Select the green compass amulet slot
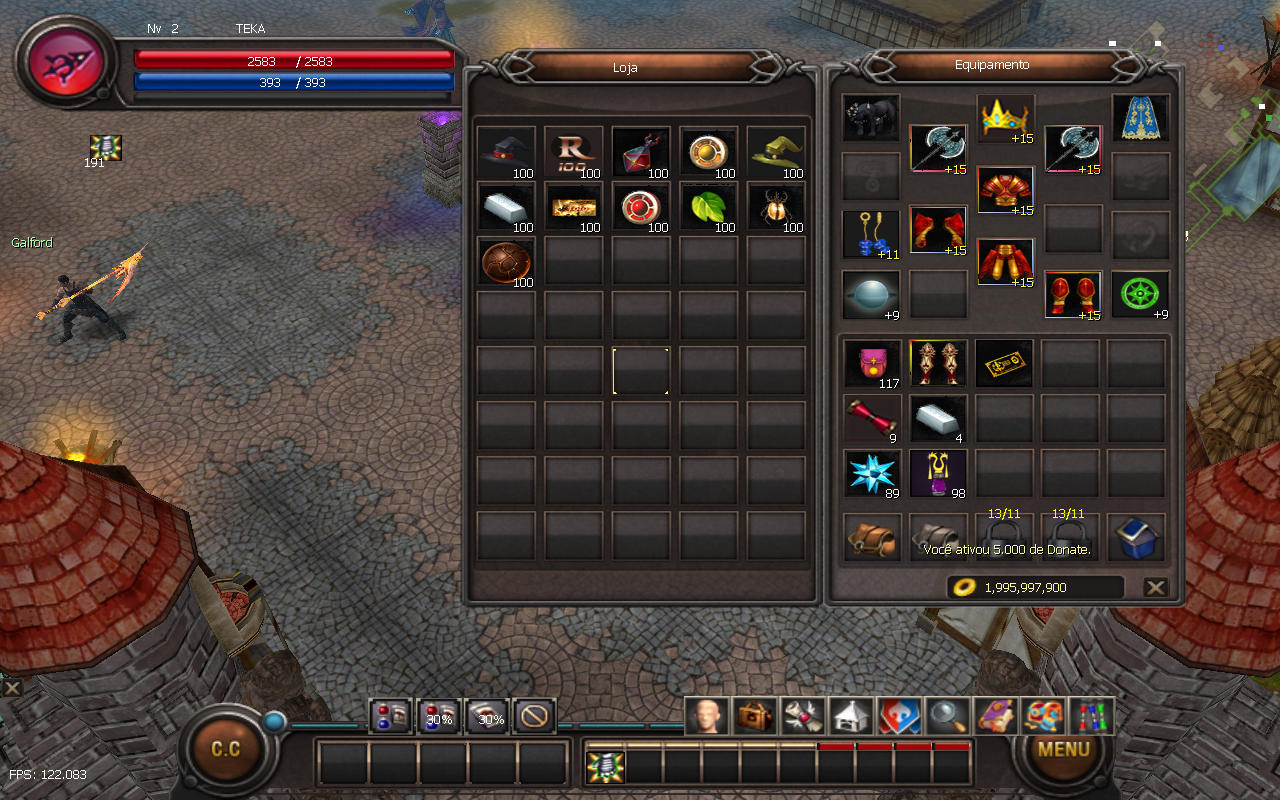Screen dimensions: 1280x800 pos(1140,295)
